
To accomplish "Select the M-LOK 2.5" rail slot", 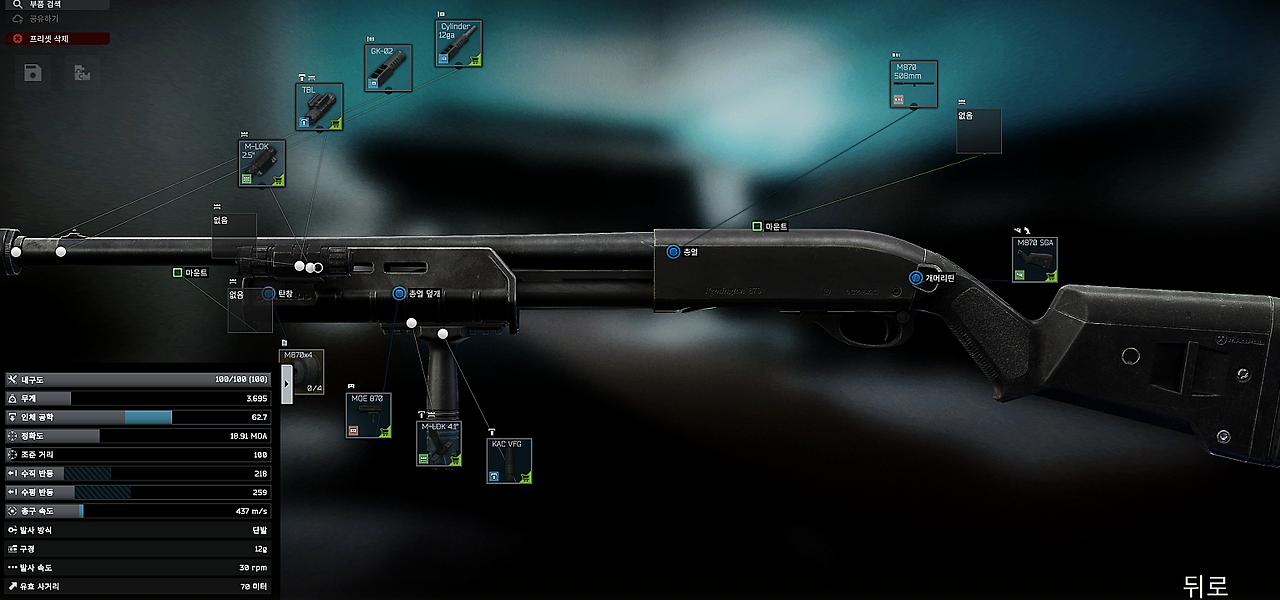I will [262, 164].
